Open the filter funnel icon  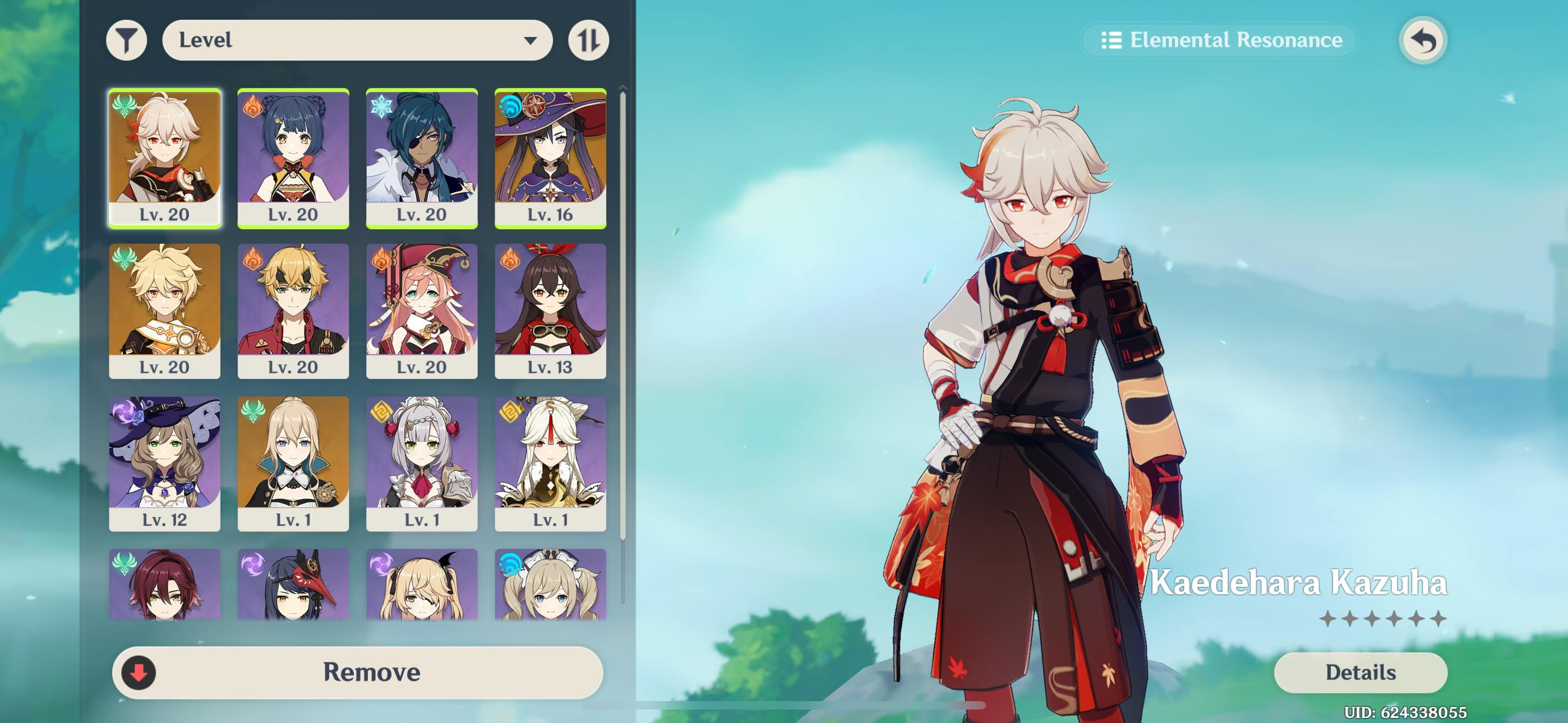(127, 40)
